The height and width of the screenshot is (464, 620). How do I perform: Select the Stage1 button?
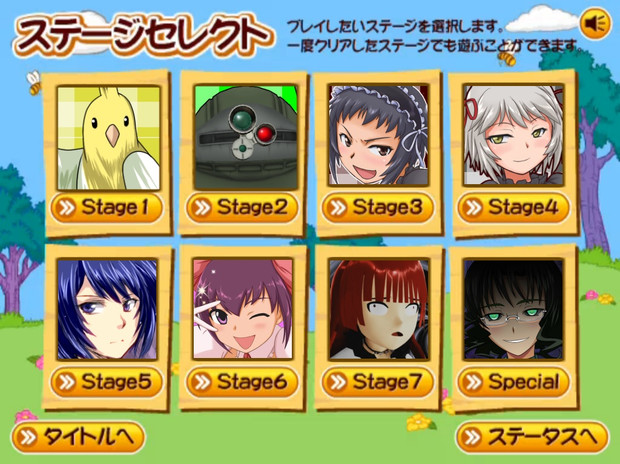(x=106, y=209)
